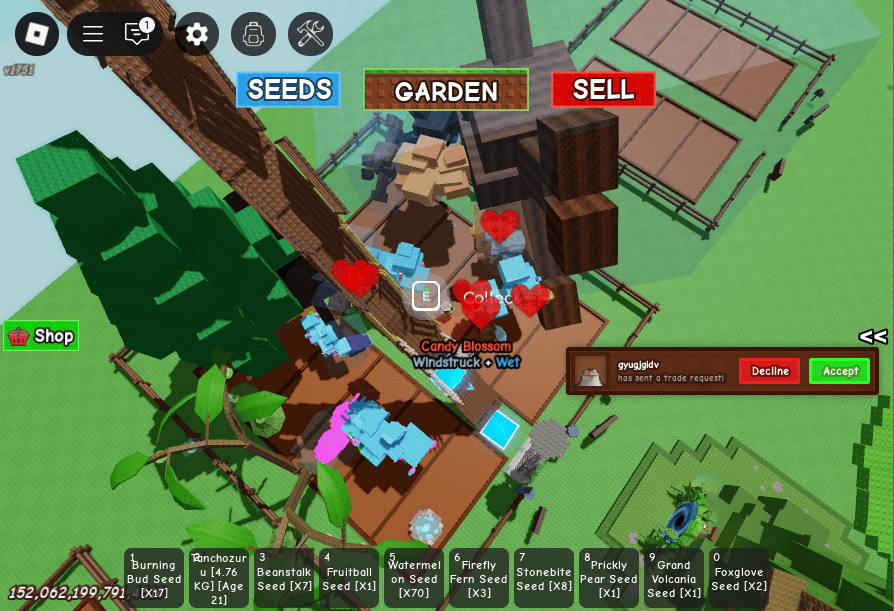The height and width of the screenshot is (611, 894).
Task: Open the Roblox main menu logo
Action: [x=37, y=34]
